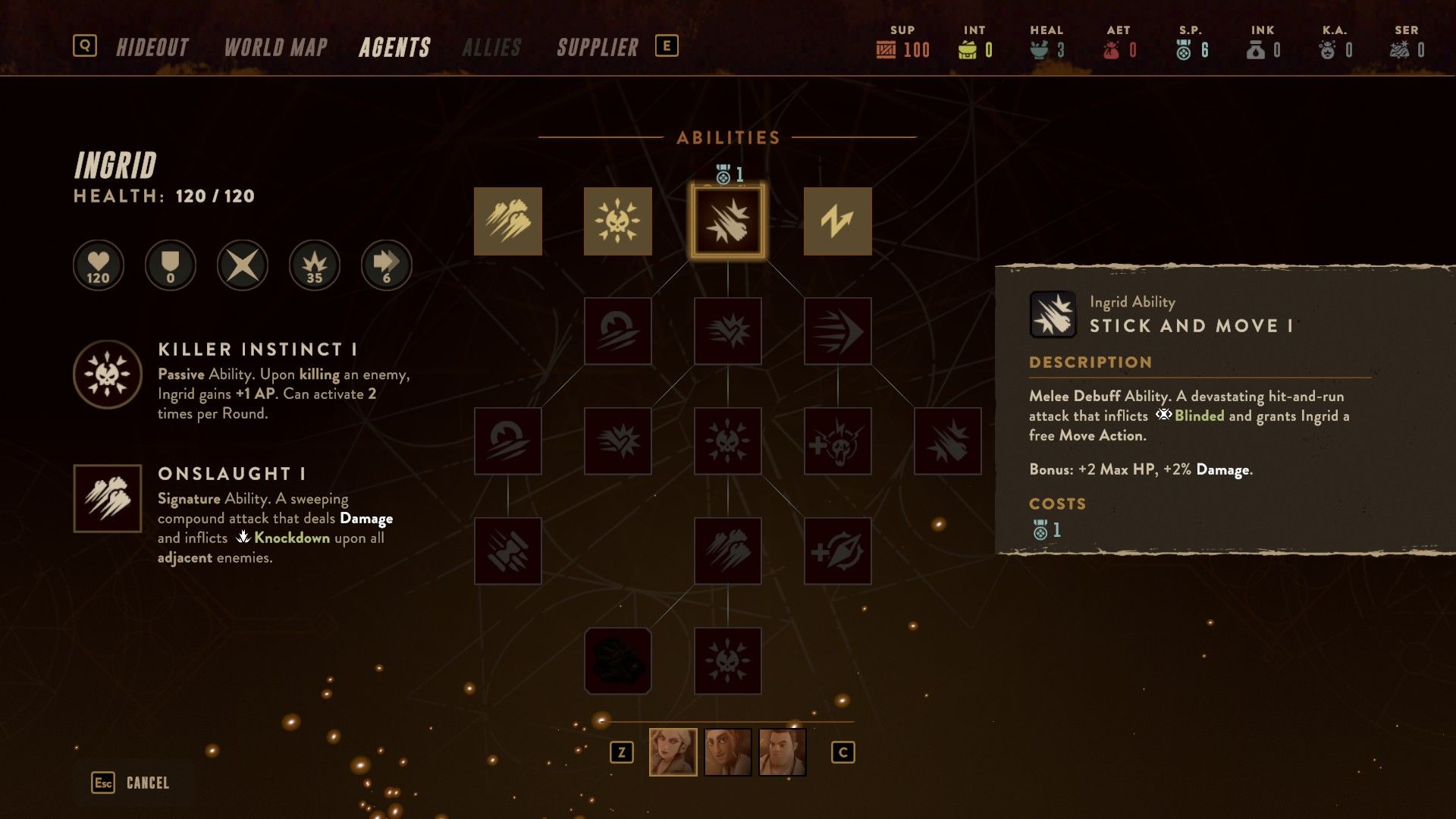Select the Stick and Move I ability icon
Viewport: 1456px width, 819px height.
click(x=728, y=221)
